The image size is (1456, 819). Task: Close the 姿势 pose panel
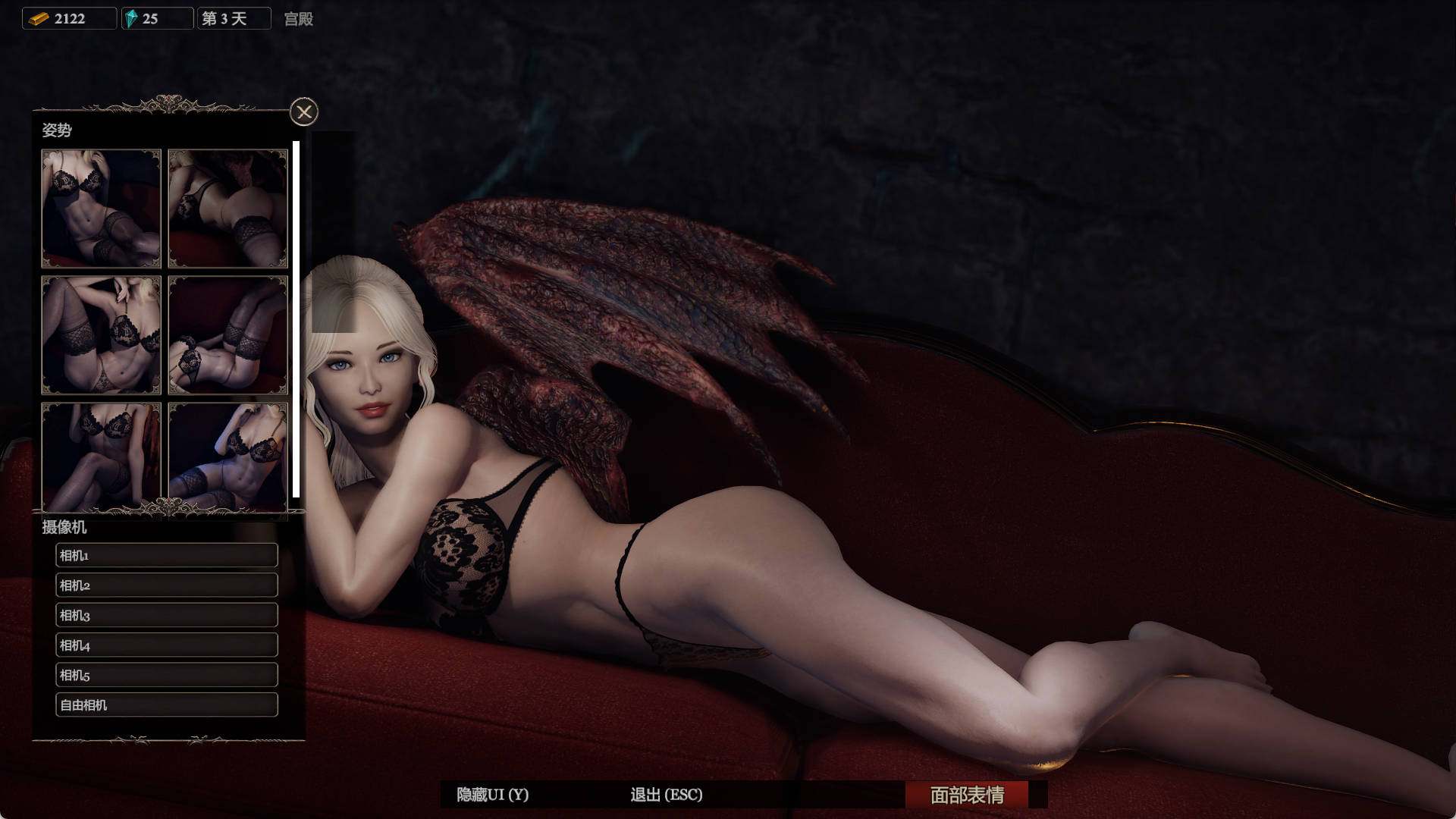[x=304, y=111]
